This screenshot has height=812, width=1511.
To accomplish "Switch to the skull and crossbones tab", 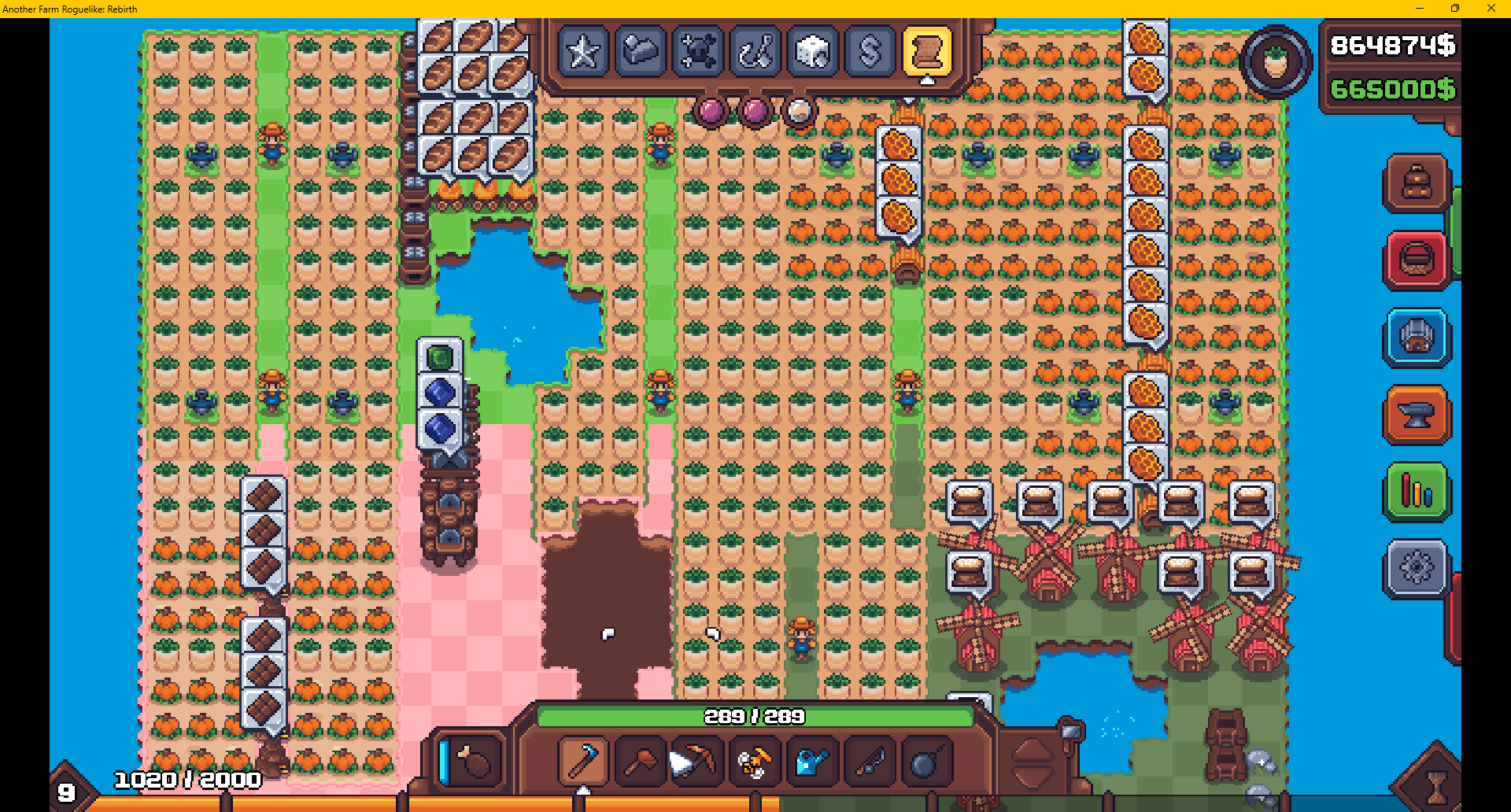I will coord(698,52).
